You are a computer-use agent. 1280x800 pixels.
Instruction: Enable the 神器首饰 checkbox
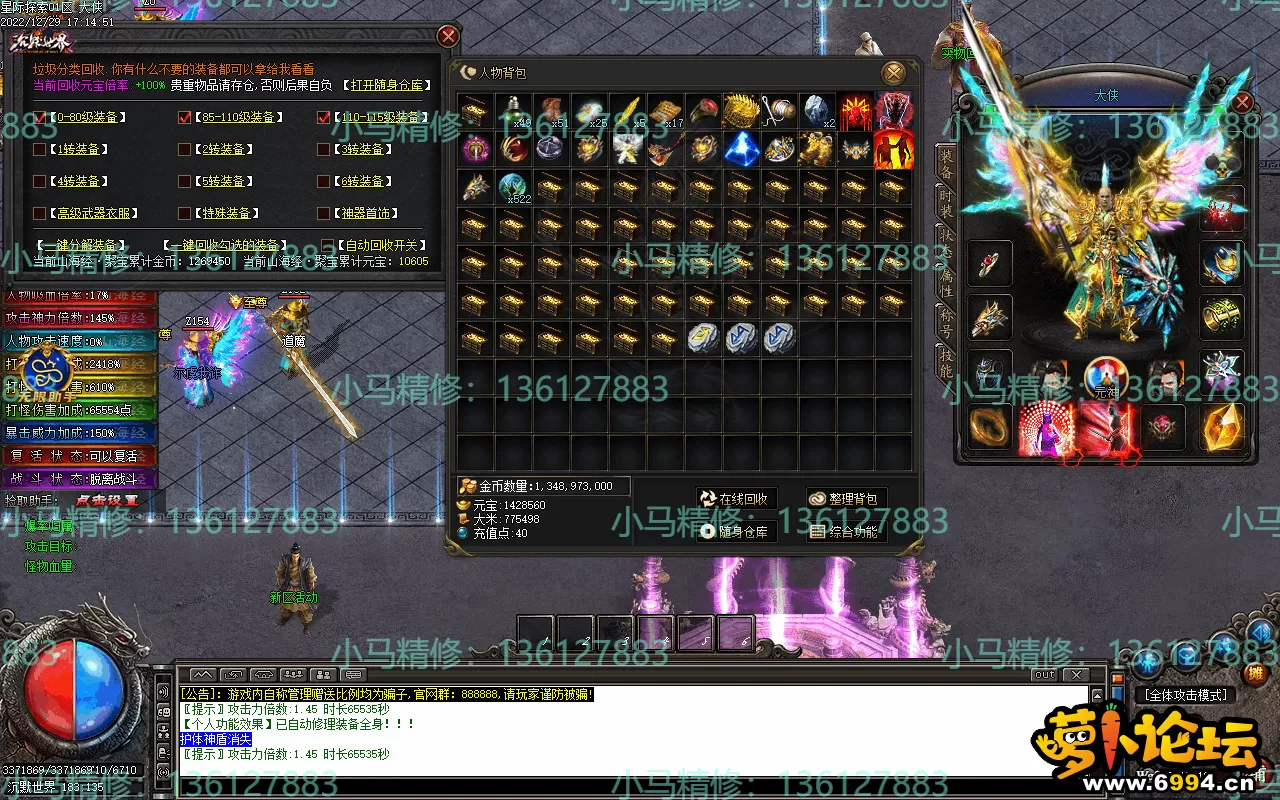[323, 213]
